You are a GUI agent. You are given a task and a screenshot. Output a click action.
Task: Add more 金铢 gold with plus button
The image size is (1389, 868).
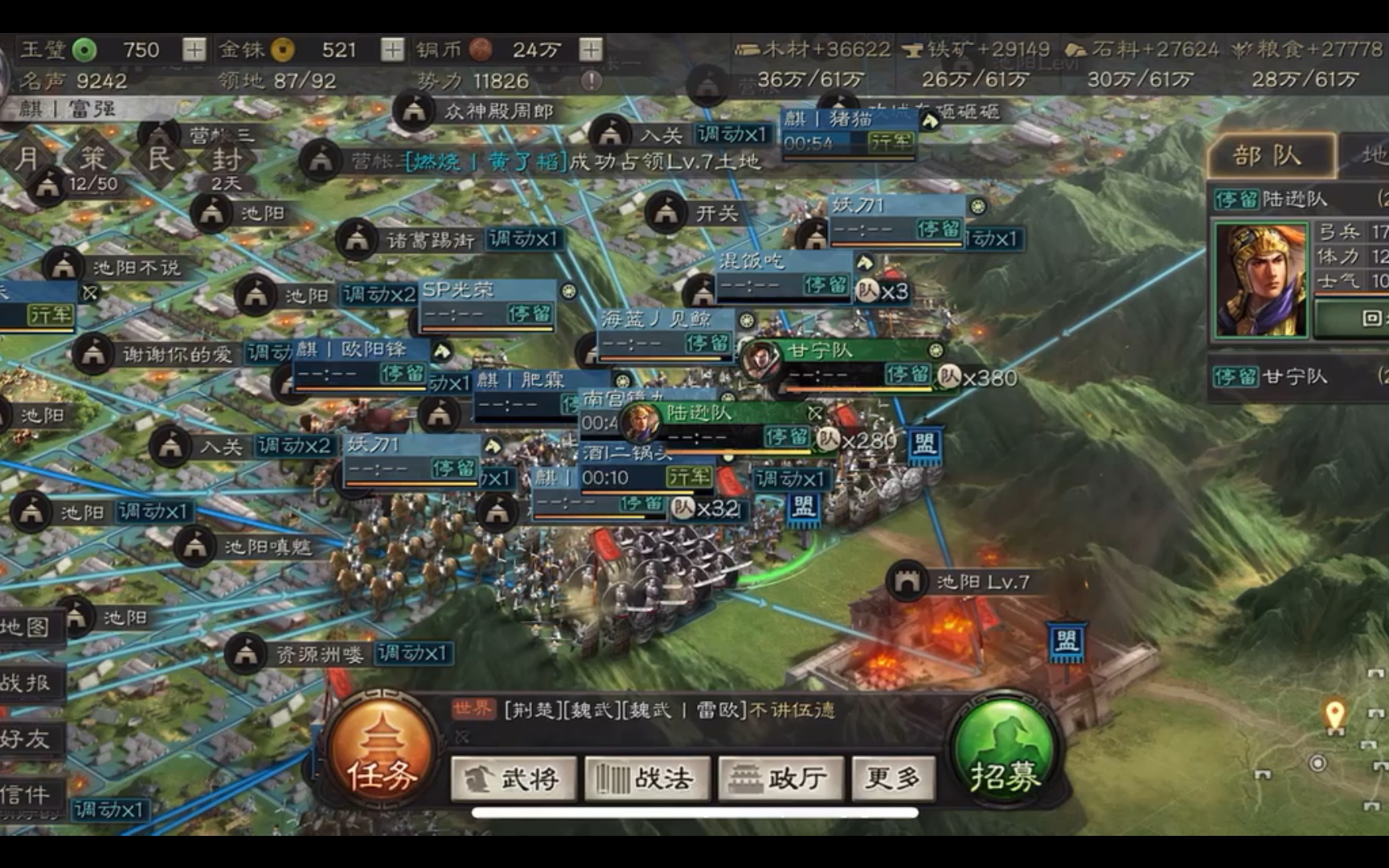click(x=391, y=50)
